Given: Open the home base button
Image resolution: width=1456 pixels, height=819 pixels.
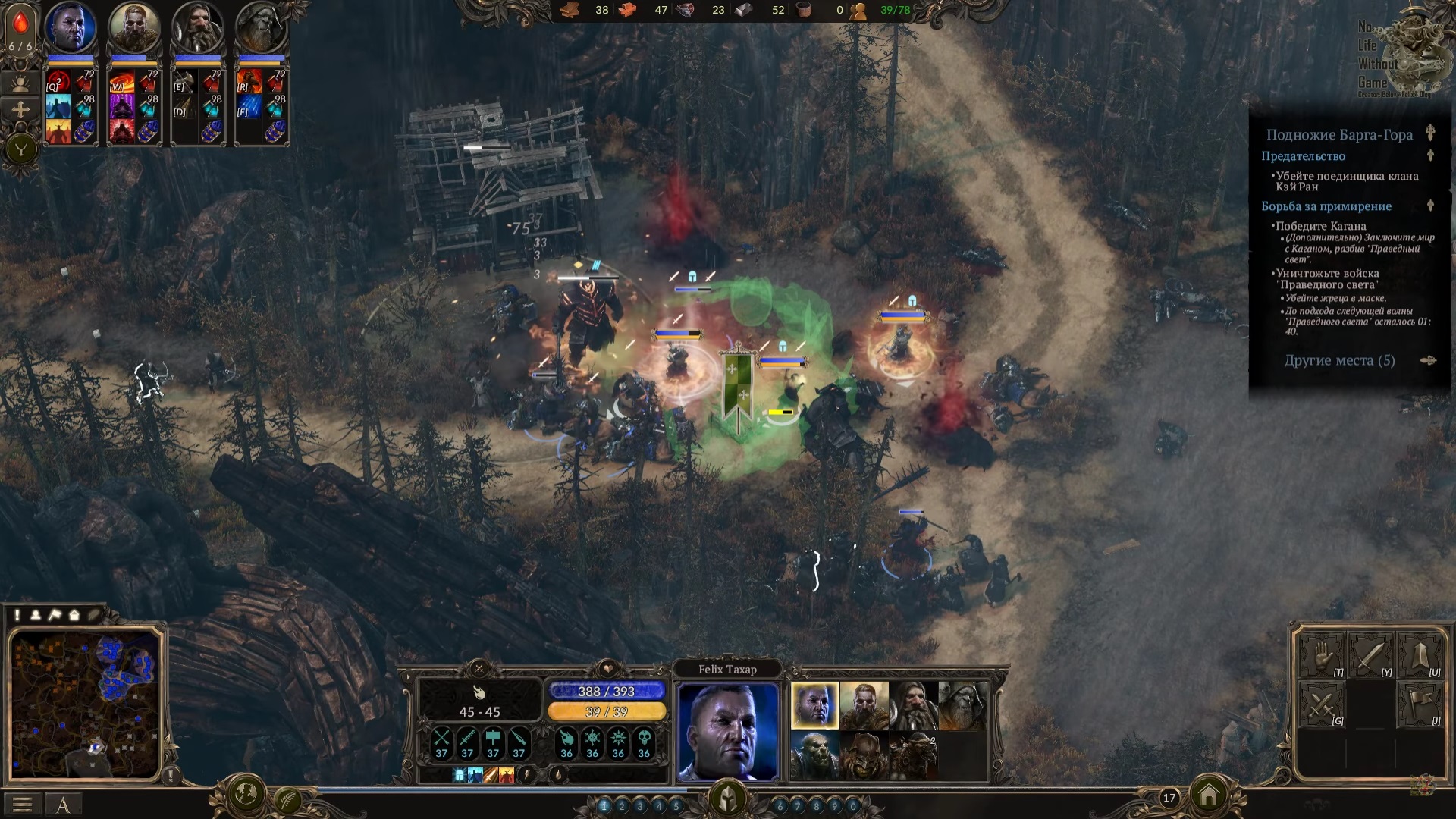Looking at the screenshot, I should 1209,795.
